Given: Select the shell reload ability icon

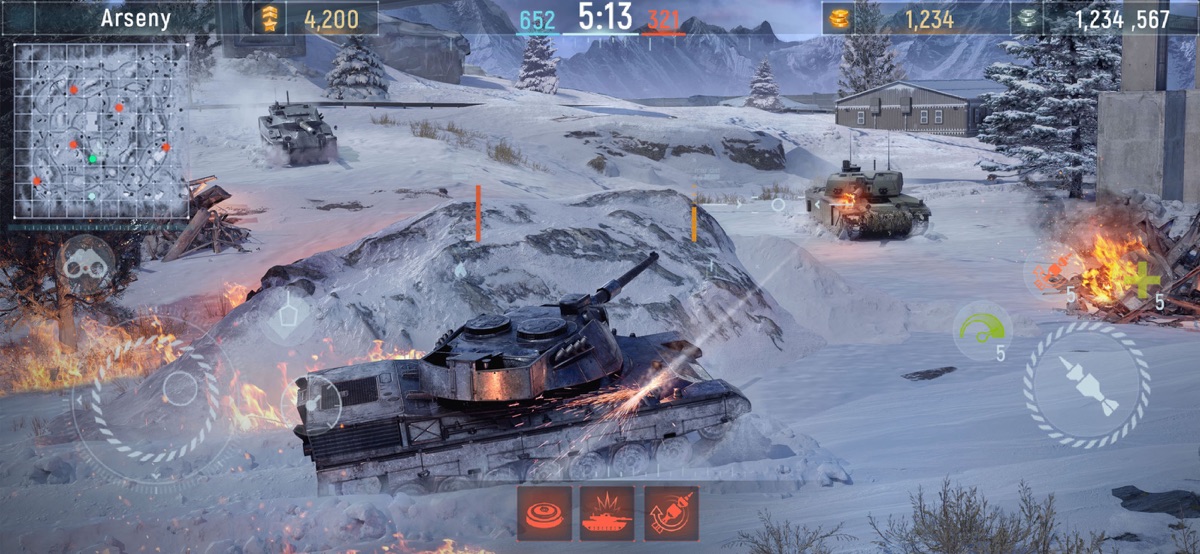Looking at the screenshot, I should [x=671, y=513].
